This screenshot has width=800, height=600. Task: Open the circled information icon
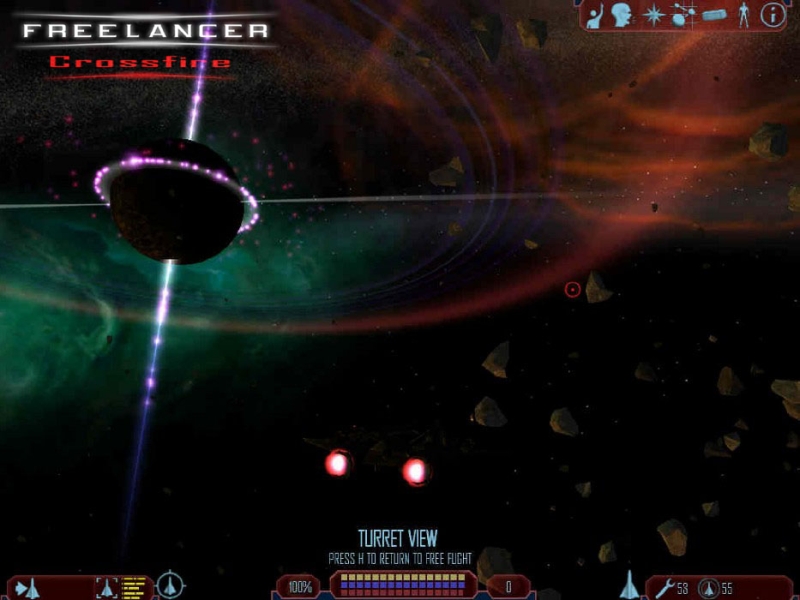[x=772, y=15]
